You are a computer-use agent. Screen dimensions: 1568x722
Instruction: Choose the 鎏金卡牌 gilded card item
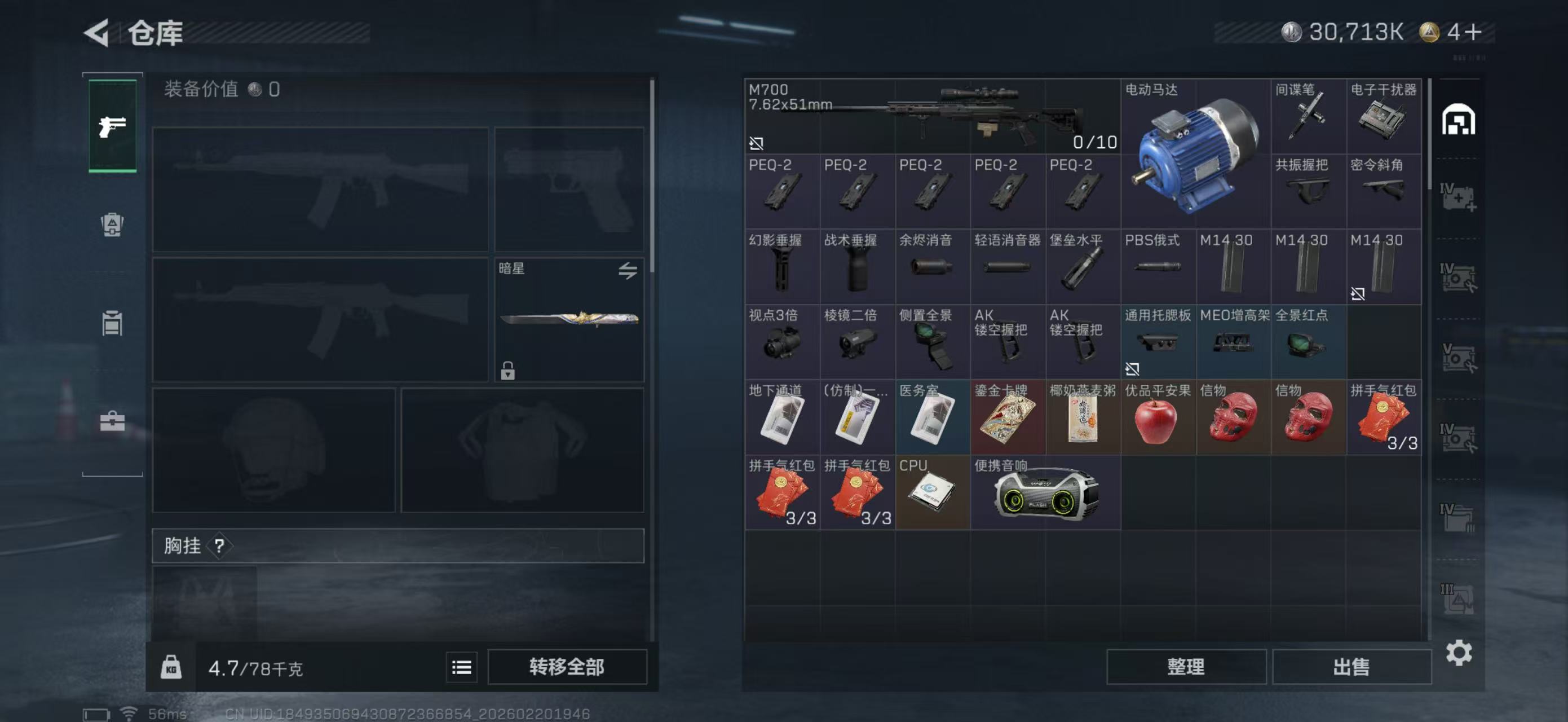[x=1008, y=418]
